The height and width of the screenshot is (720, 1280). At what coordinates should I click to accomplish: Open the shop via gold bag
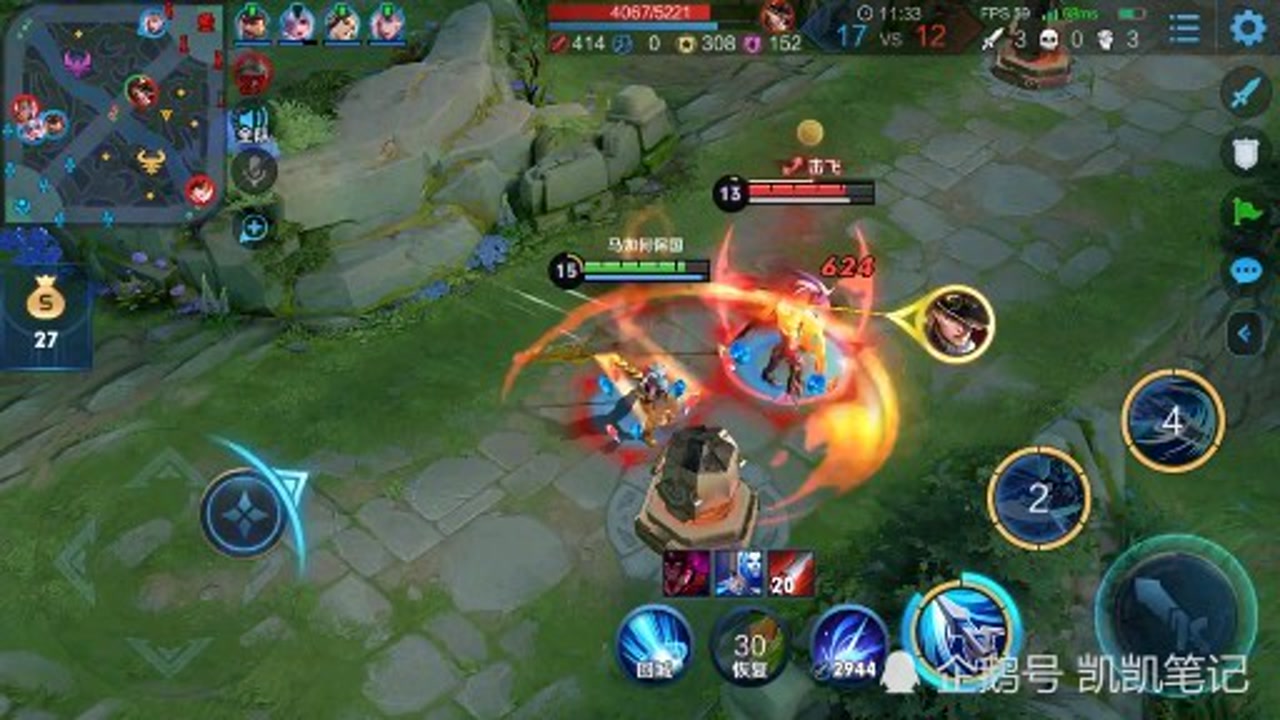(x=45, y=312)
